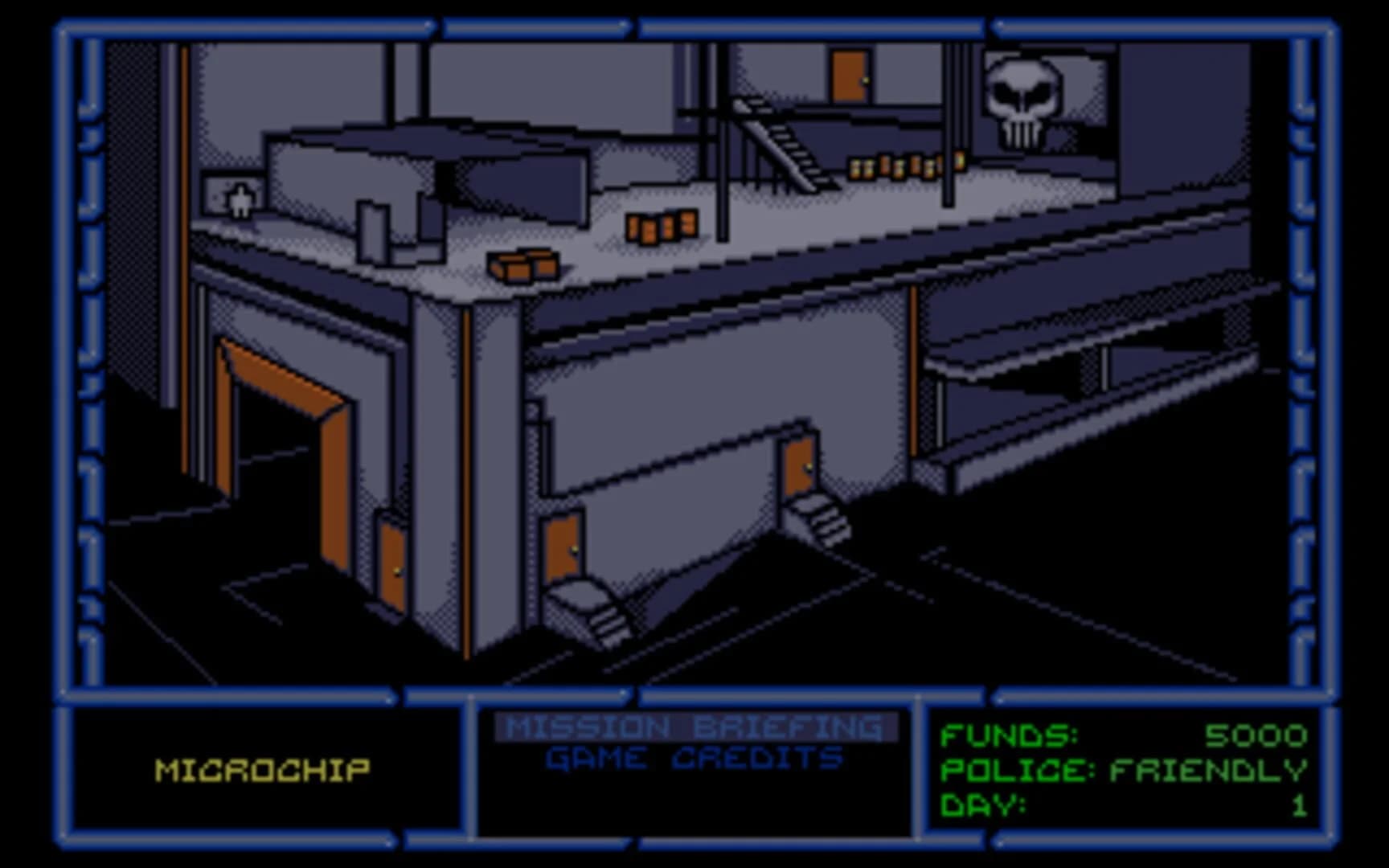
Task: Select the MISSION BRIEFING menu entry
Action: (x=696, y=727)
